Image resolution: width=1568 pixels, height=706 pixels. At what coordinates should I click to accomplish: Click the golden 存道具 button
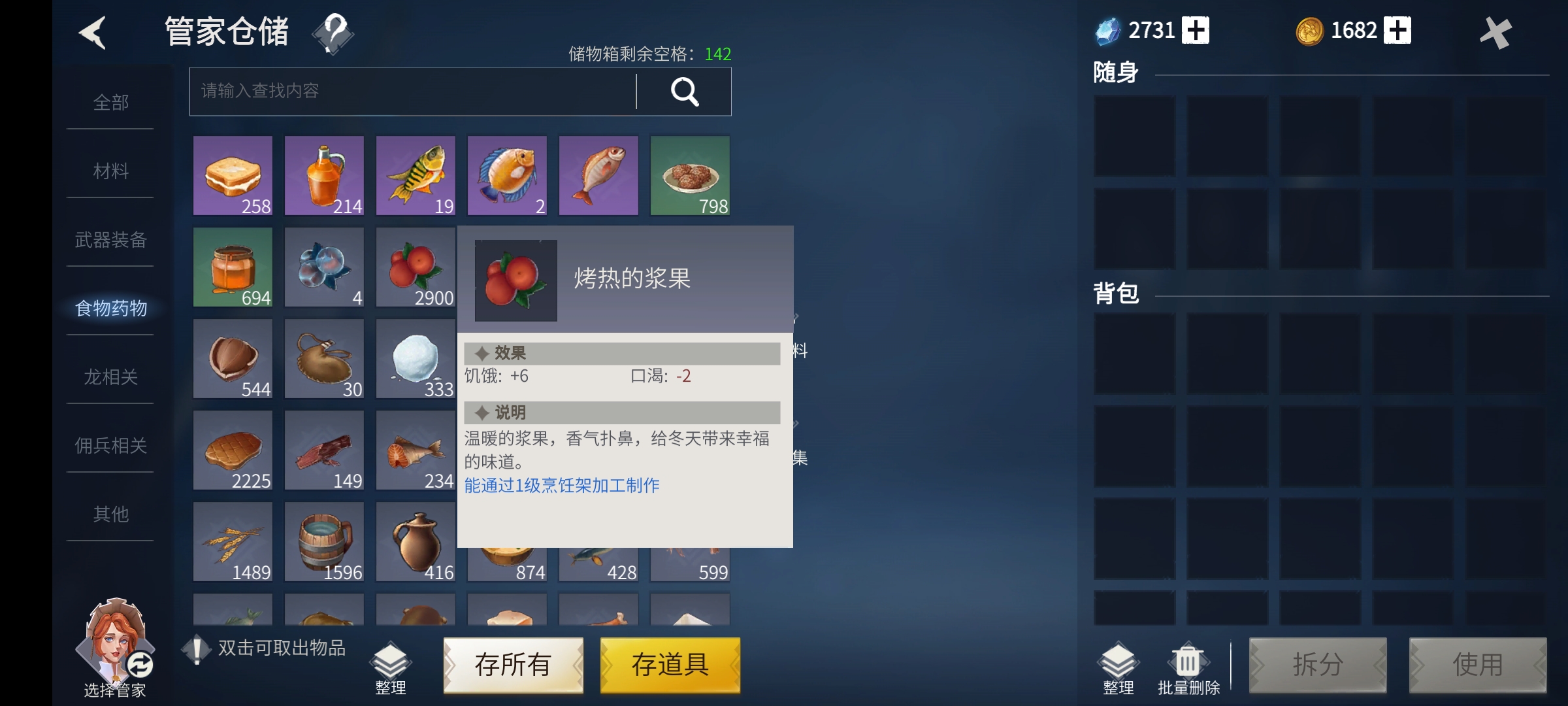(670, 665)
